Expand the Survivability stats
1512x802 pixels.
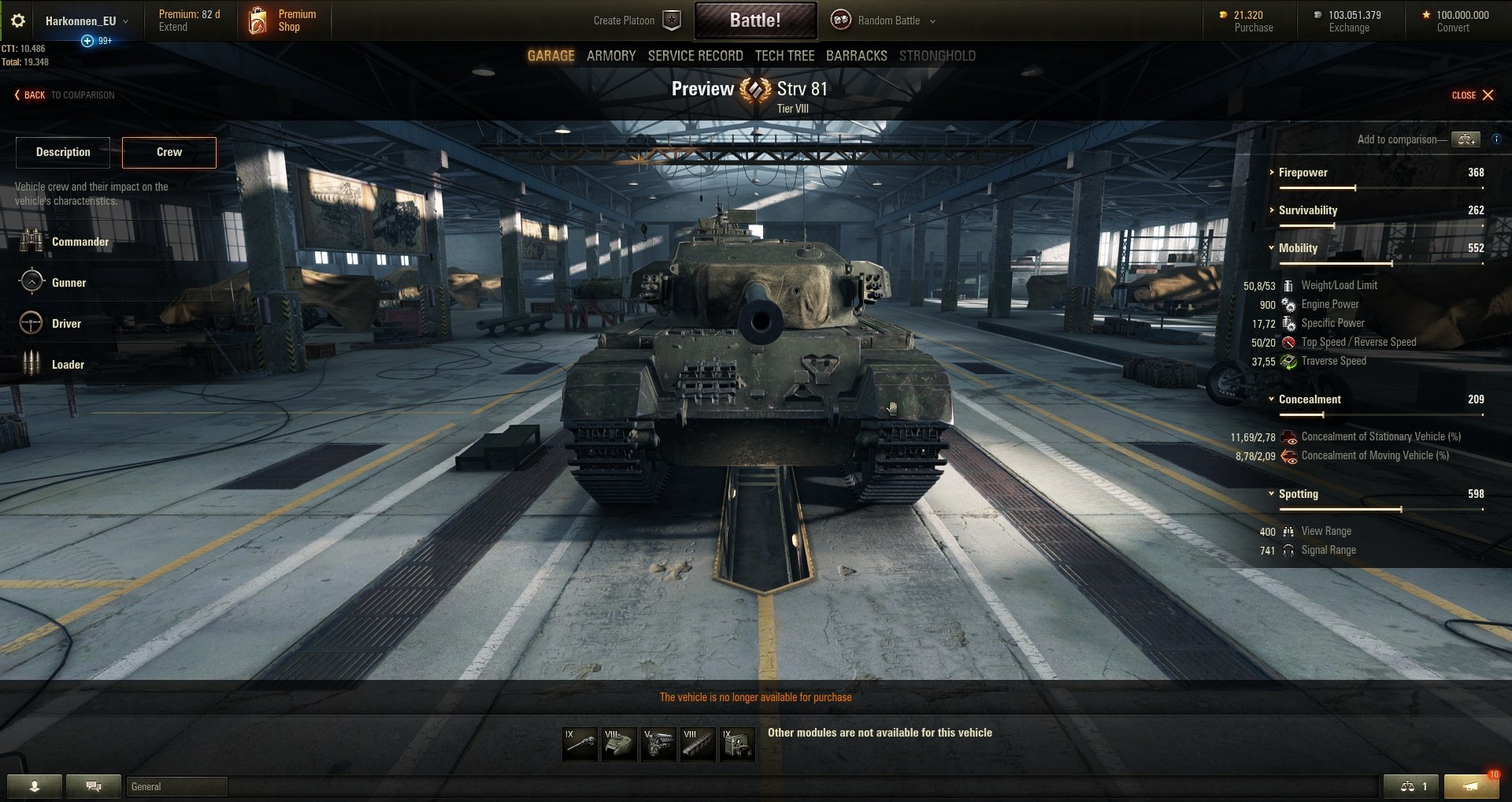pos(1307,210)
